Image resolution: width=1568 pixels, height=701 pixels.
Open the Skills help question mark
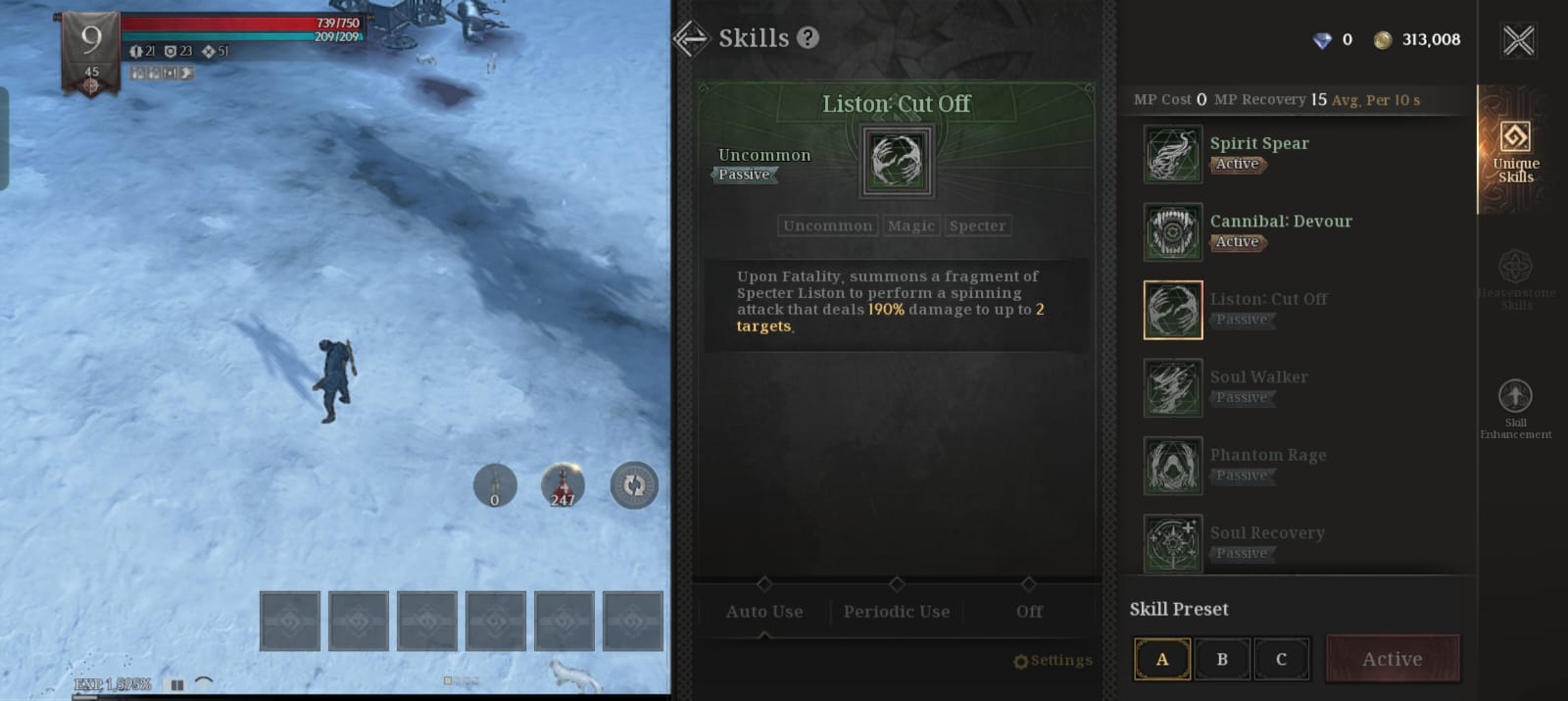(x=808, y=38)
